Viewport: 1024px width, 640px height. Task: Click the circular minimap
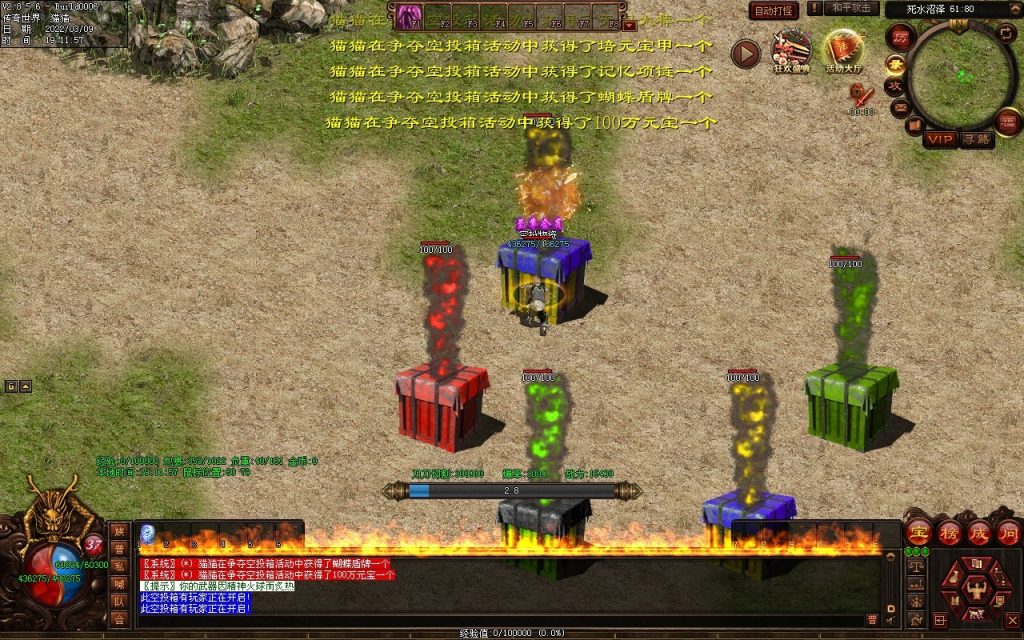pos(961,70)
